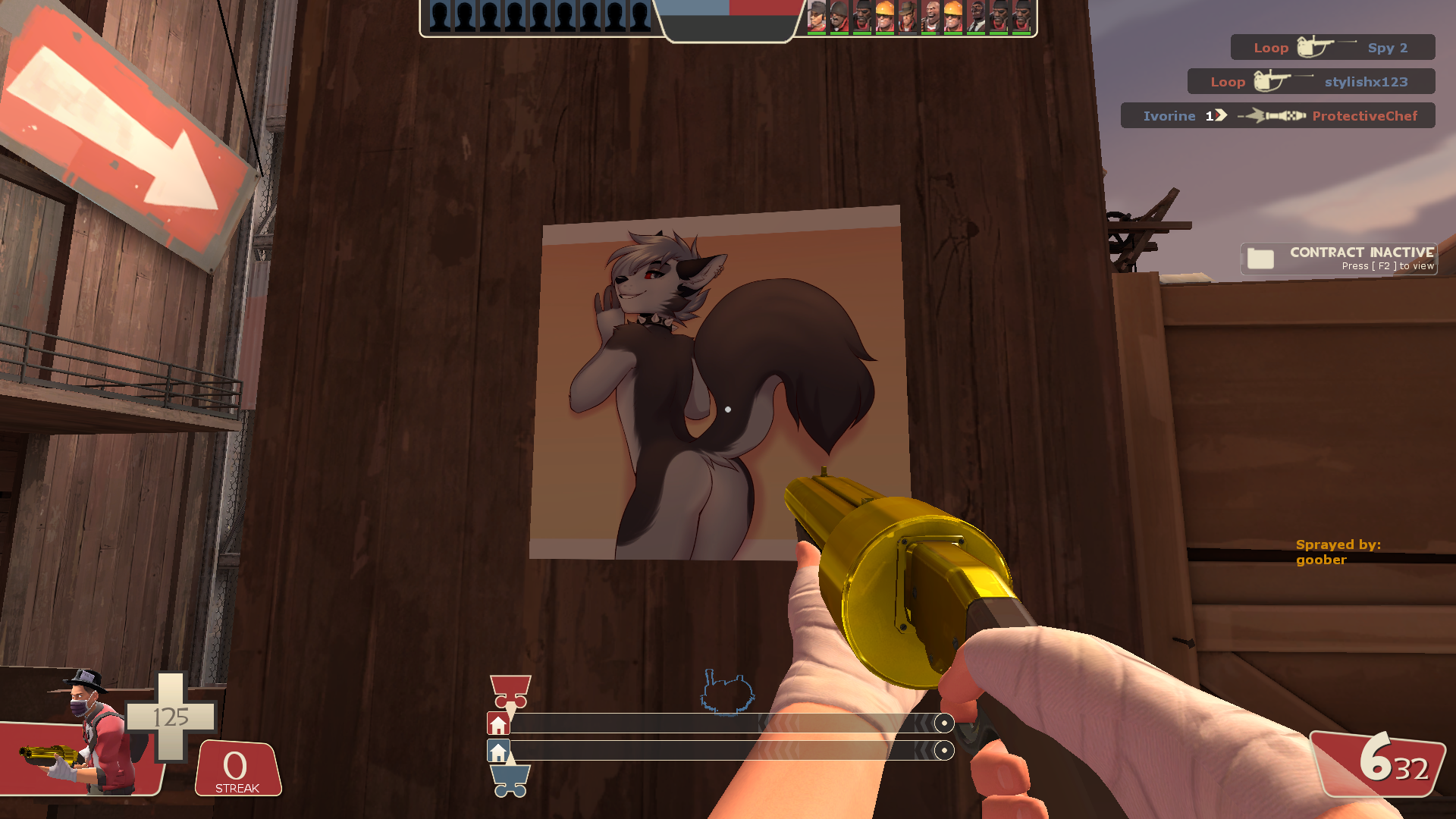Select the Scout class portrait on the scoreboard
Image resolution: width=1456 pixels, height=819 pixels.
815,16
